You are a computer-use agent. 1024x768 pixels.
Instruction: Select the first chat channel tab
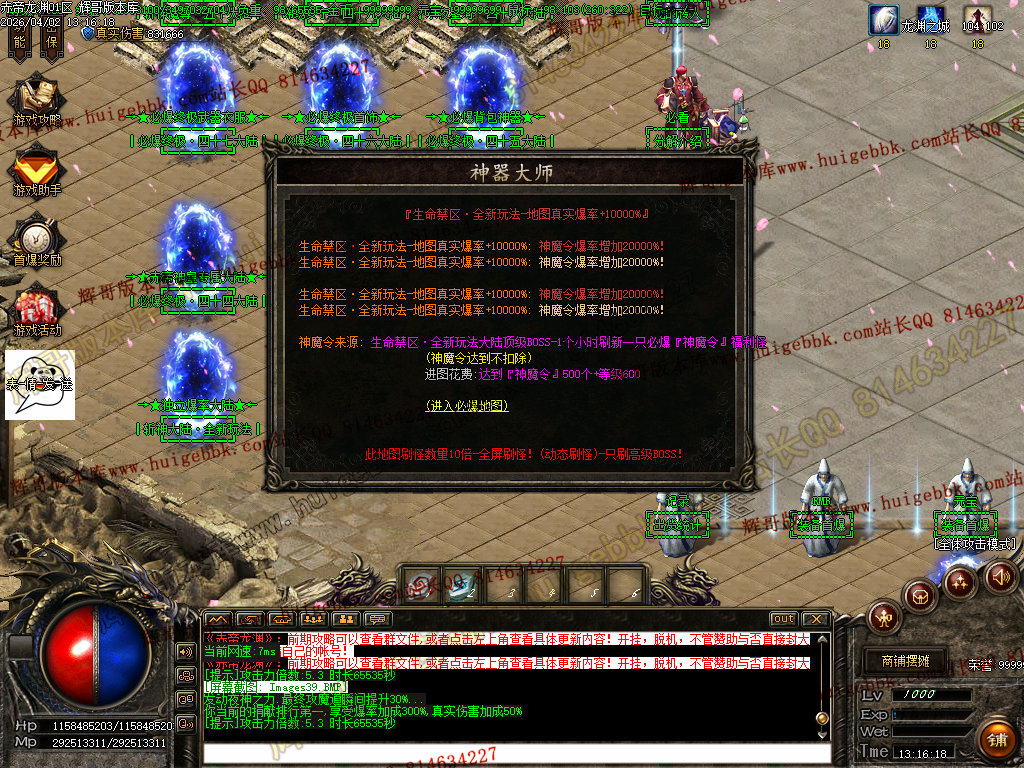217,620
